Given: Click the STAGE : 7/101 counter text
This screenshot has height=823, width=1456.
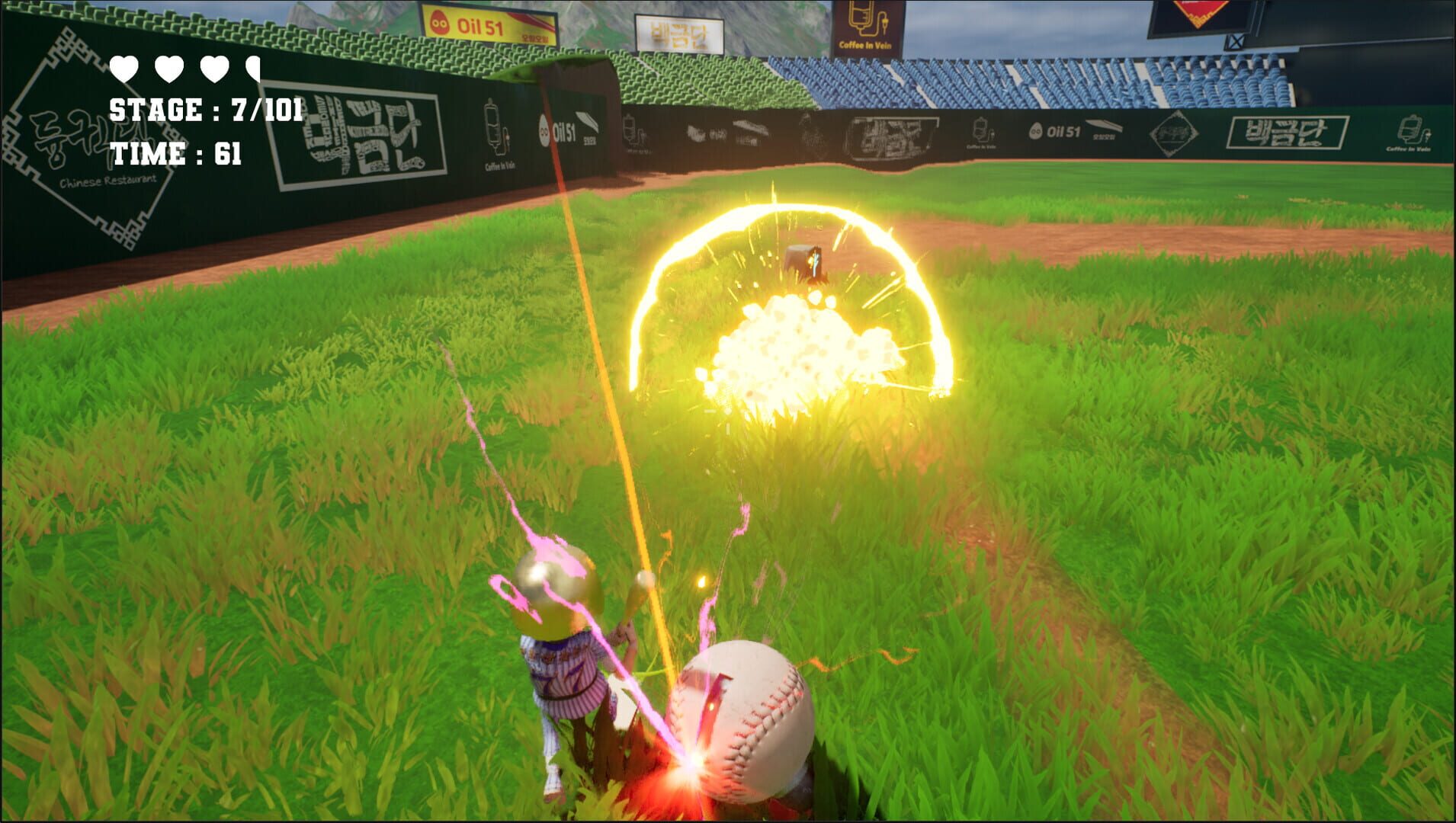Looking at the screenshot, I should pos(206,109).
